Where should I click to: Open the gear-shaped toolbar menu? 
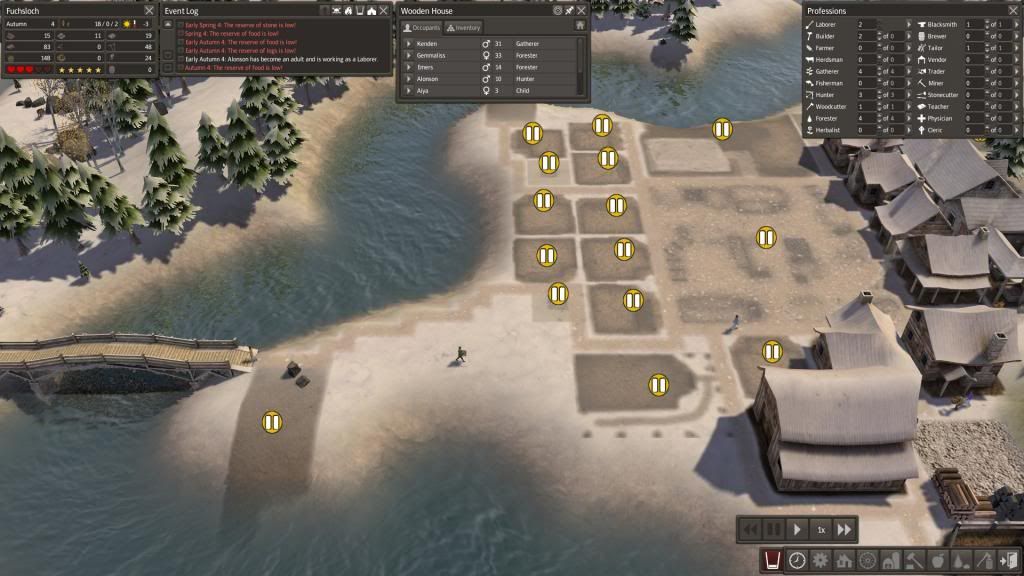[x=820, y=561]
